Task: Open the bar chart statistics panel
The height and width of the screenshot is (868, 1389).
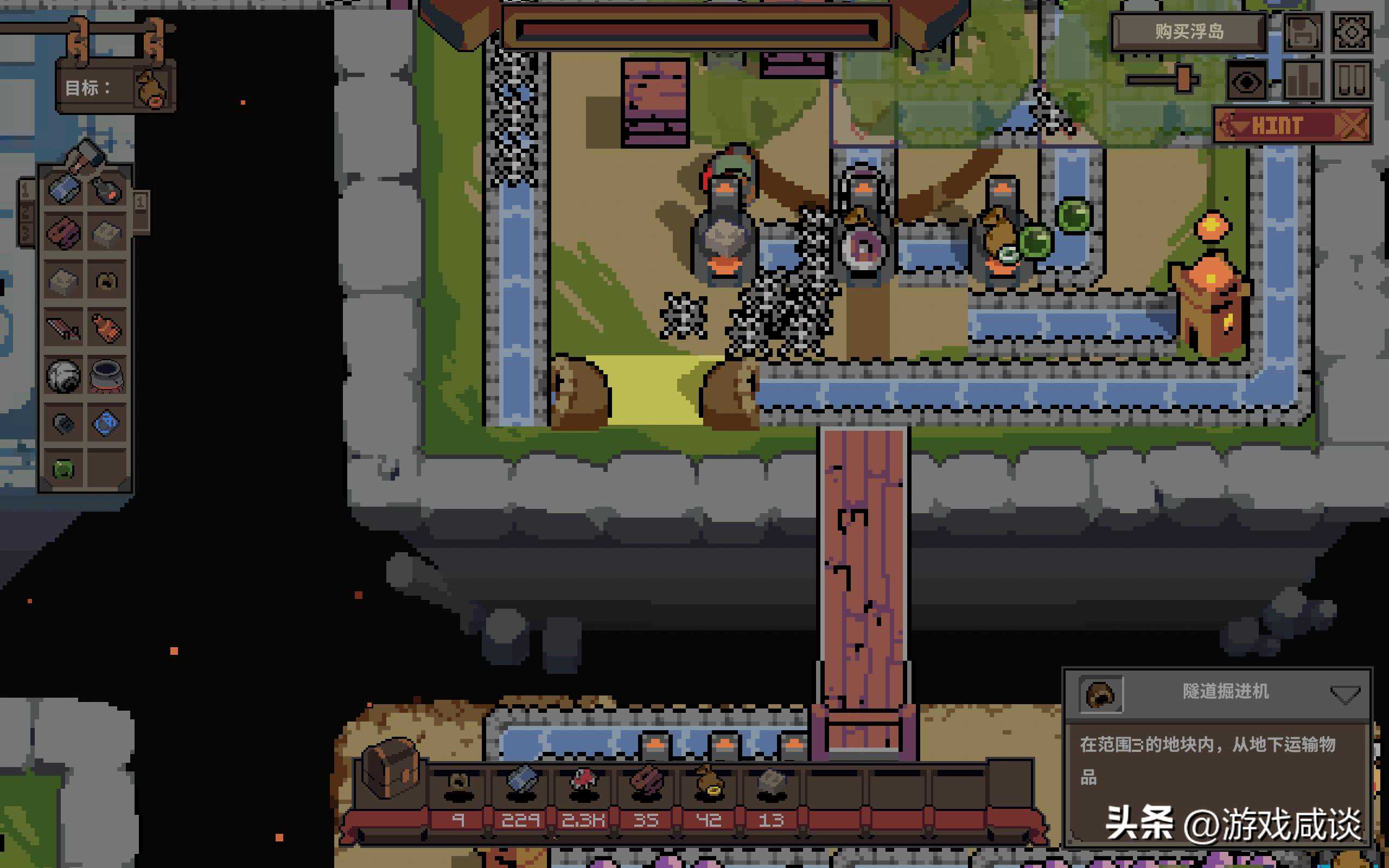Action: click(x=1302, y=81)
